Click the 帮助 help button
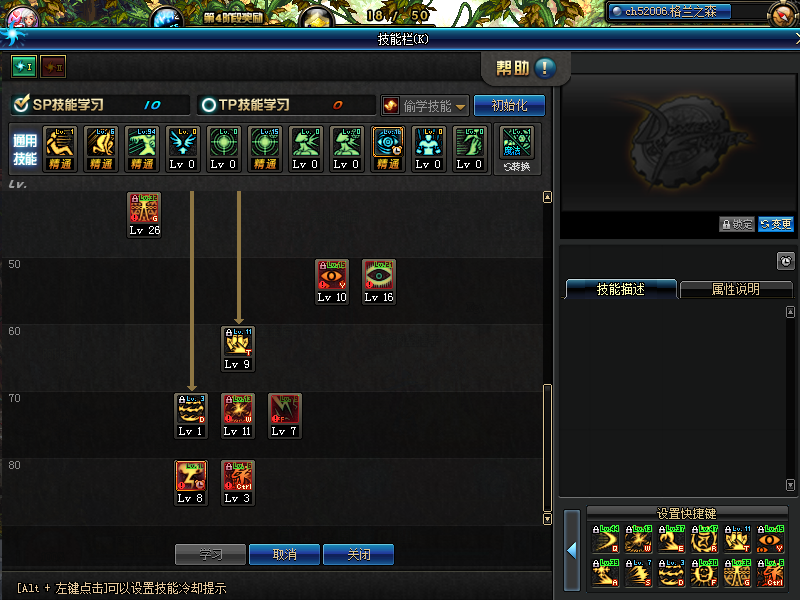 [x=526, y=68]
